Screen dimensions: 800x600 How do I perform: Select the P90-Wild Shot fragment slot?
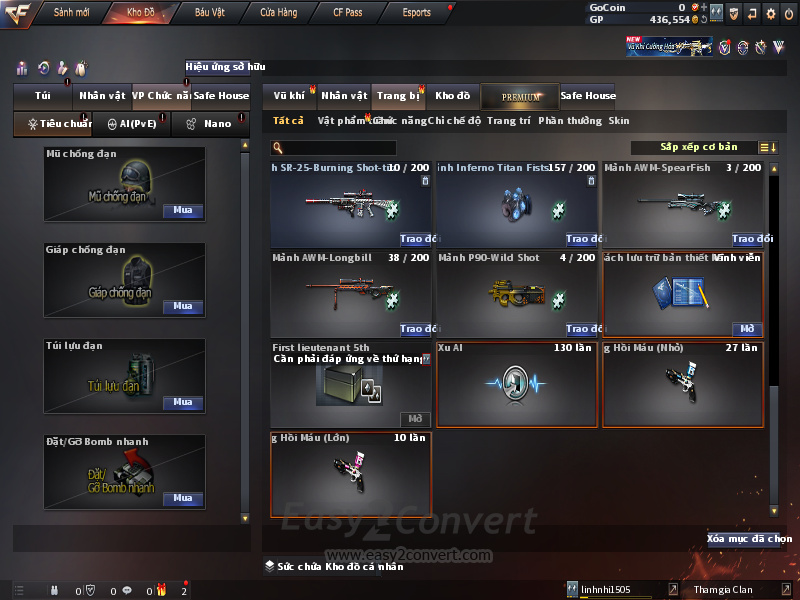tap(517, 293)
